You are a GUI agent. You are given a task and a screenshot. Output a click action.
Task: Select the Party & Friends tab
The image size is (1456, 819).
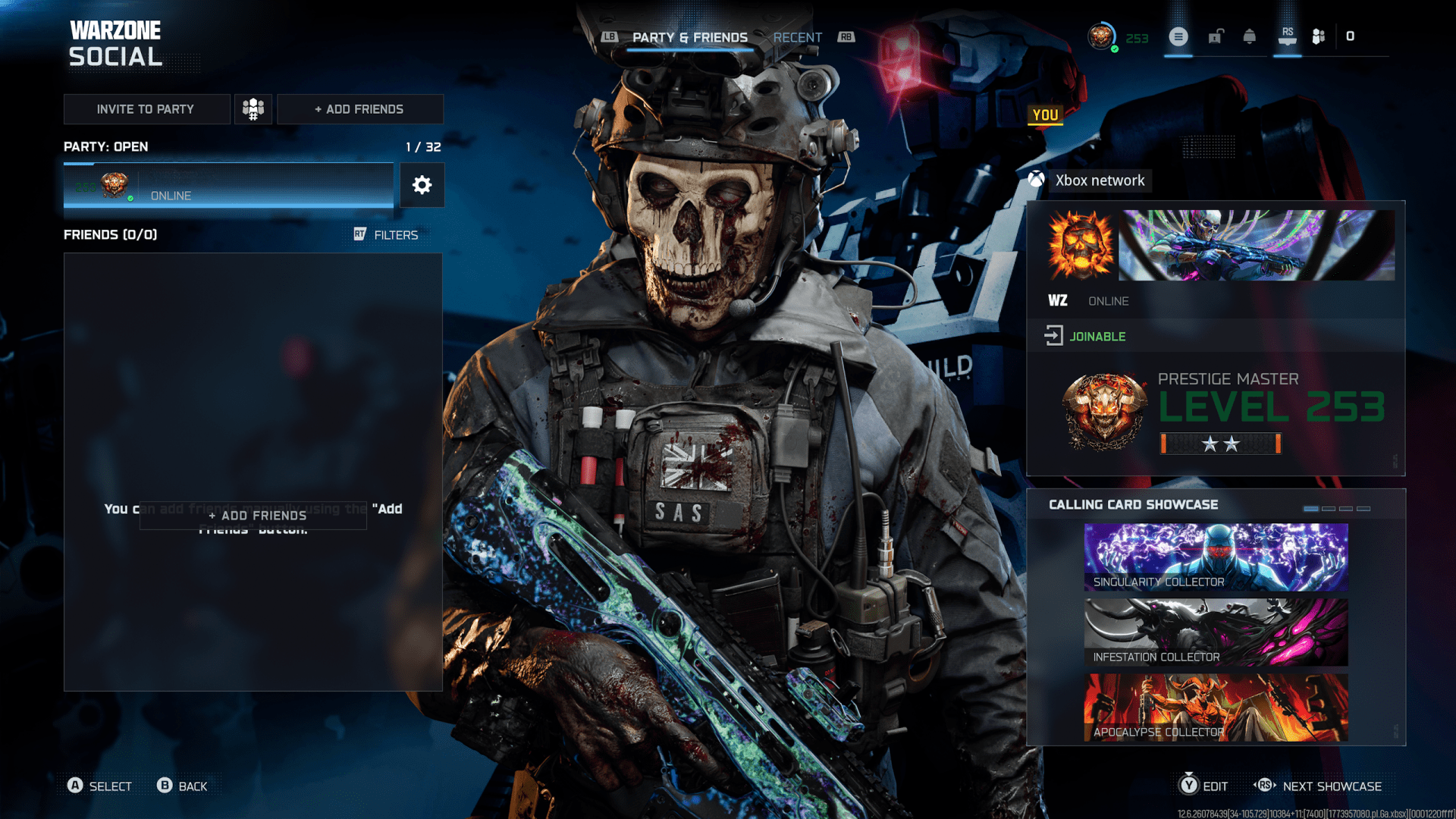click(x=690, y=37)
